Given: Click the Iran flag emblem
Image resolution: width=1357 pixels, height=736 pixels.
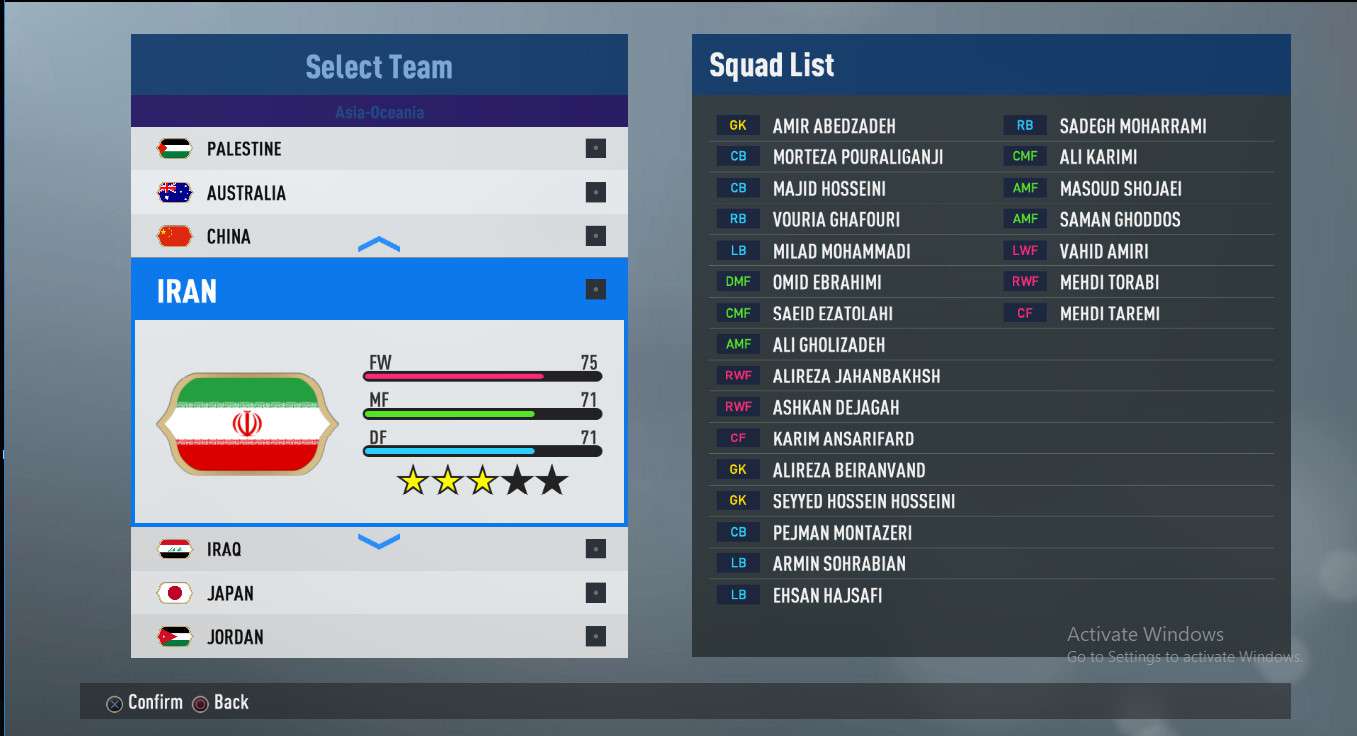Looking at the screenshot, I should click(247, 424).
